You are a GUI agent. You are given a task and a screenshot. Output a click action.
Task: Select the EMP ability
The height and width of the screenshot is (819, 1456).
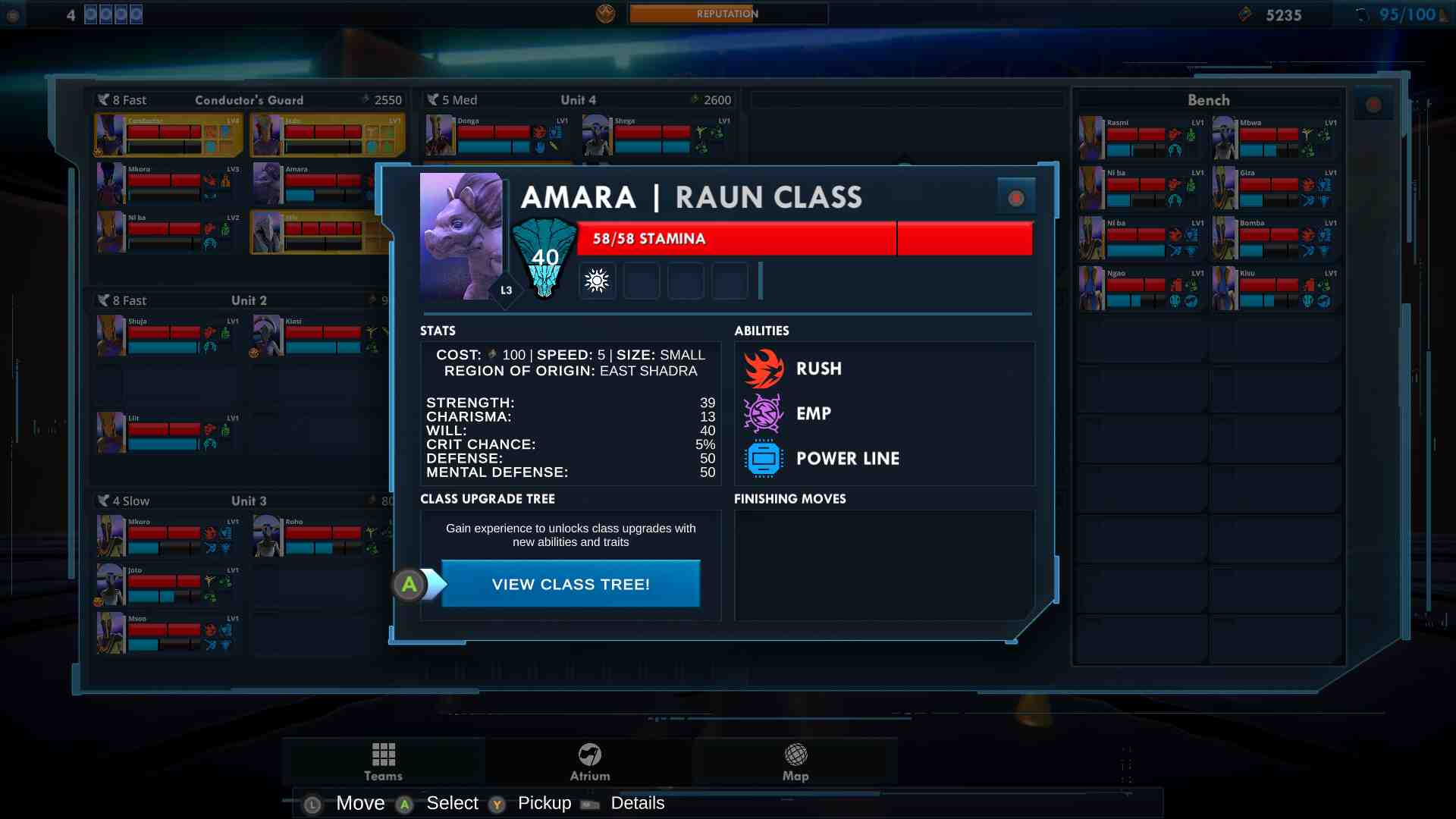click(x=813, y=413)
